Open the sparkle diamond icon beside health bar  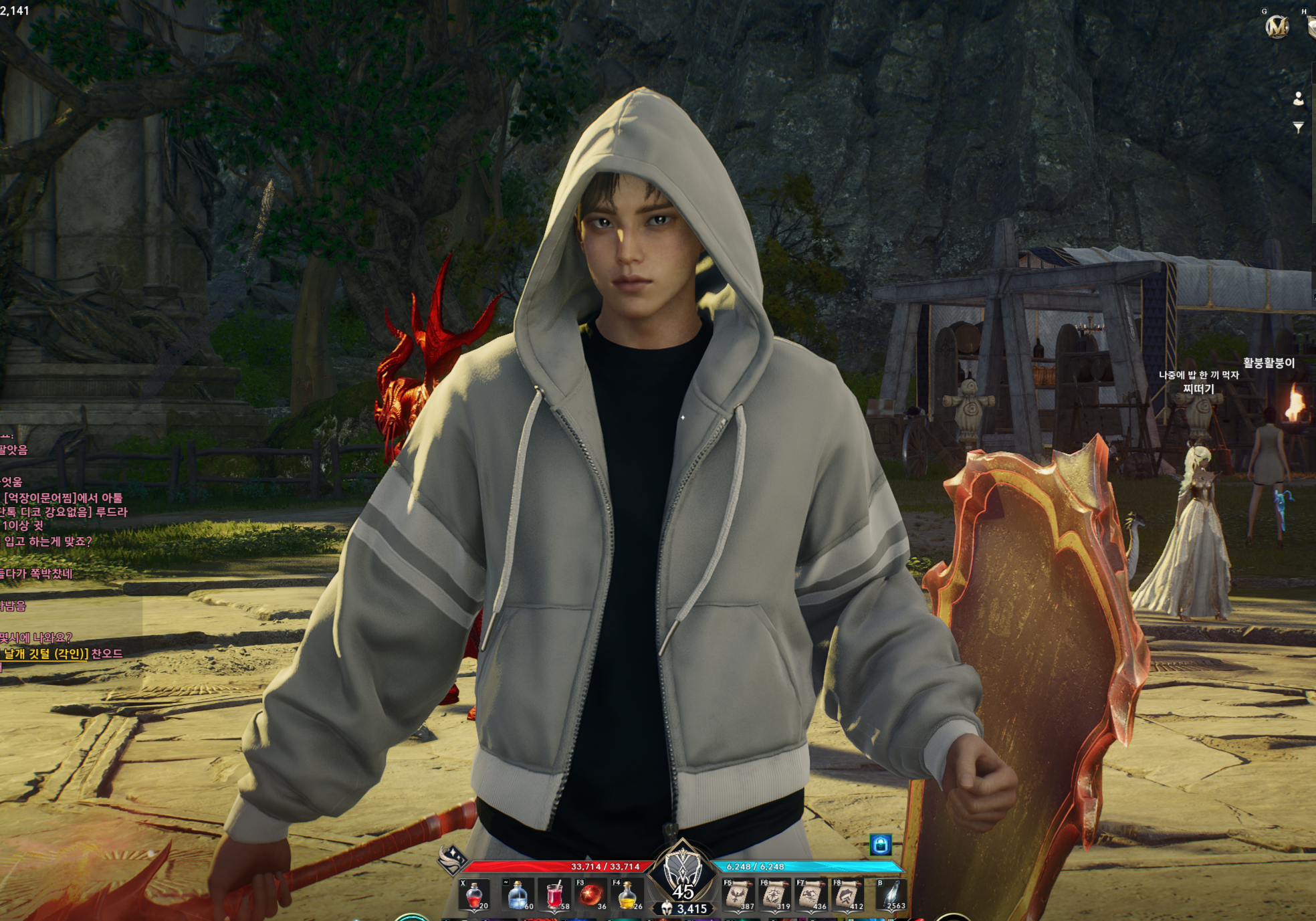(x=451, y=858)
